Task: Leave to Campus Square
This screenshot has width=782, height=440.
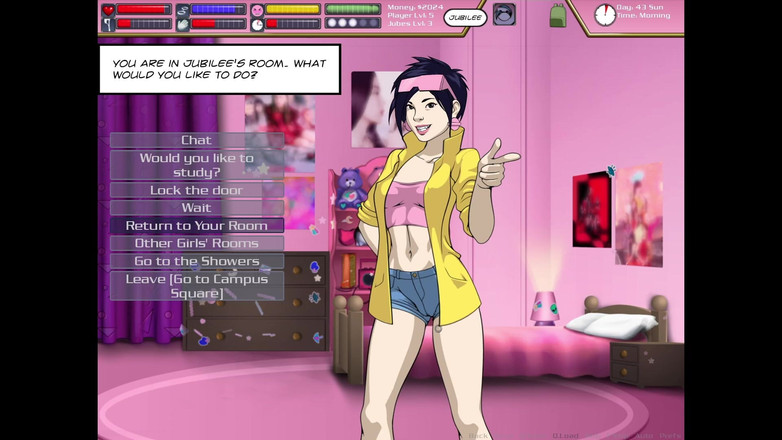Action: point(196,286)
